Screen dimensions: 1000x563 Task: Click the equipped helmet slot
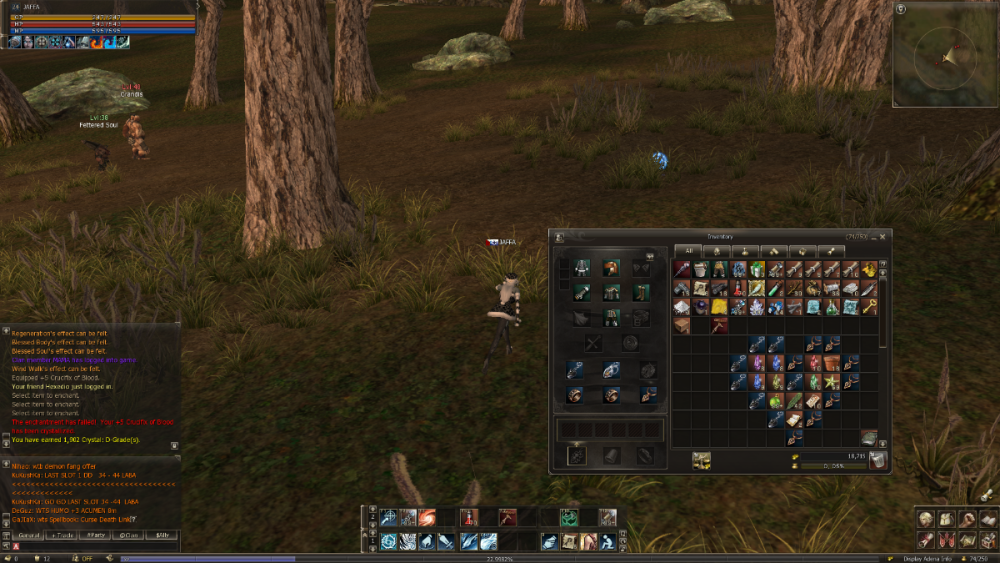(610, 268)
